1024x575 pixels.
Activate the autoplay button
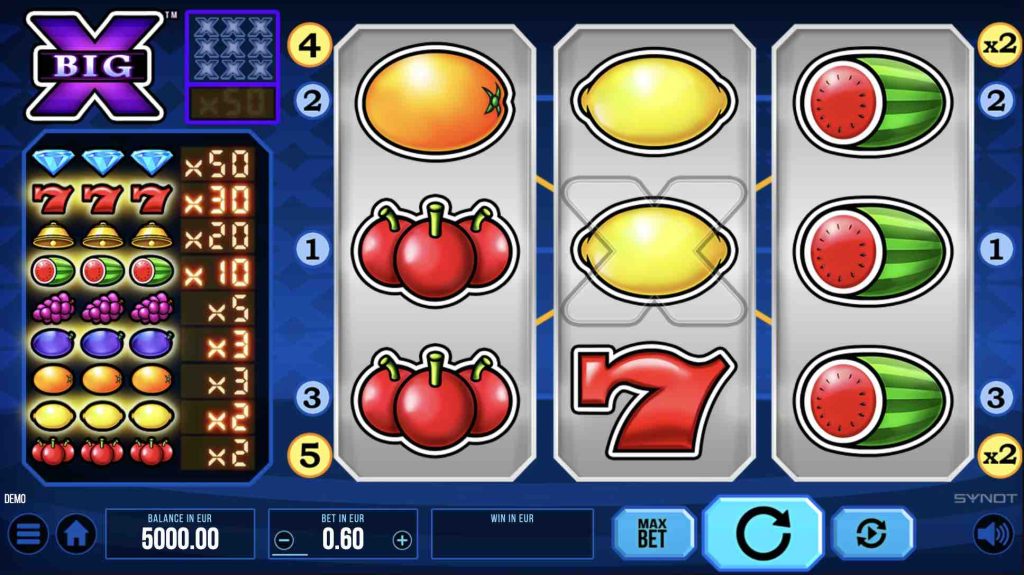(x=872, y=533)
